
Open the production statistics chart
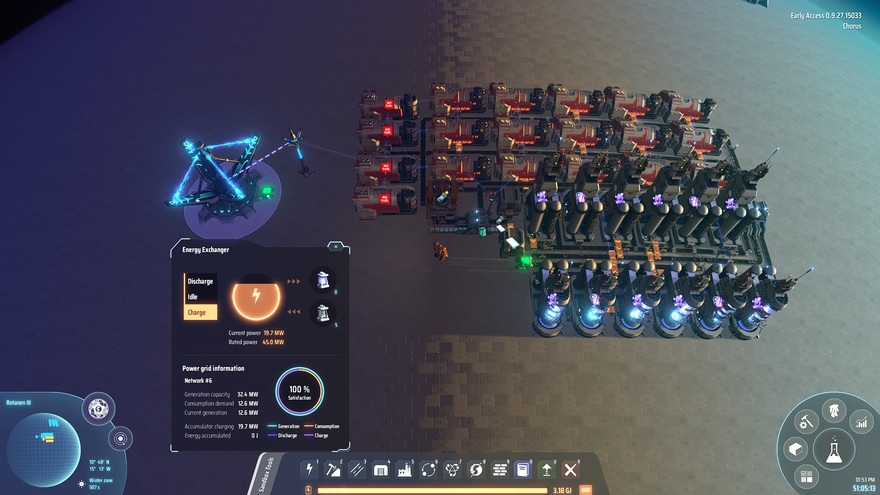860,423
